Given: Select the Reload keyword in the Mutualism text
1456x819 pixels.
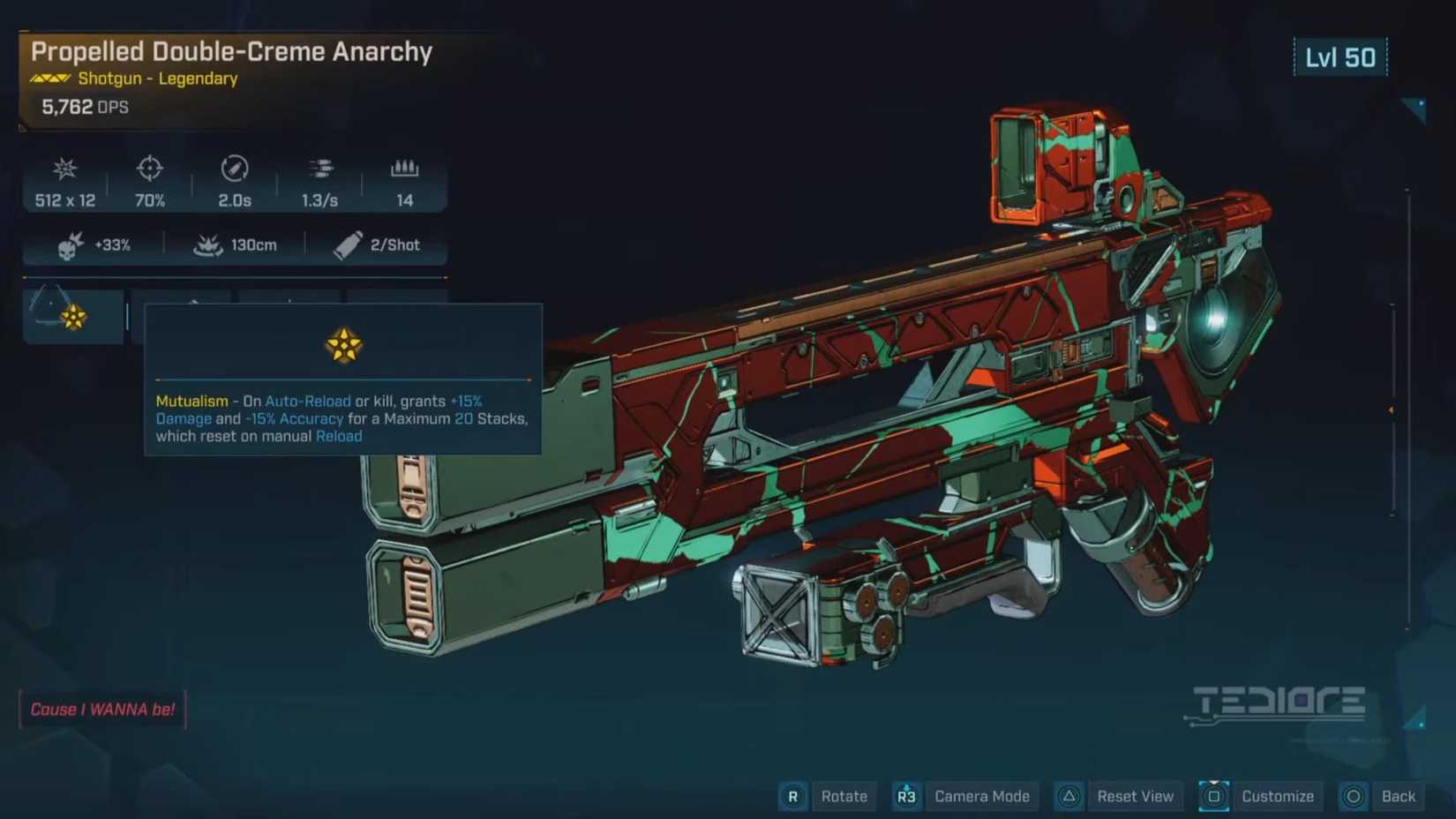Looking at the screenshot, I should coord(339,436).
